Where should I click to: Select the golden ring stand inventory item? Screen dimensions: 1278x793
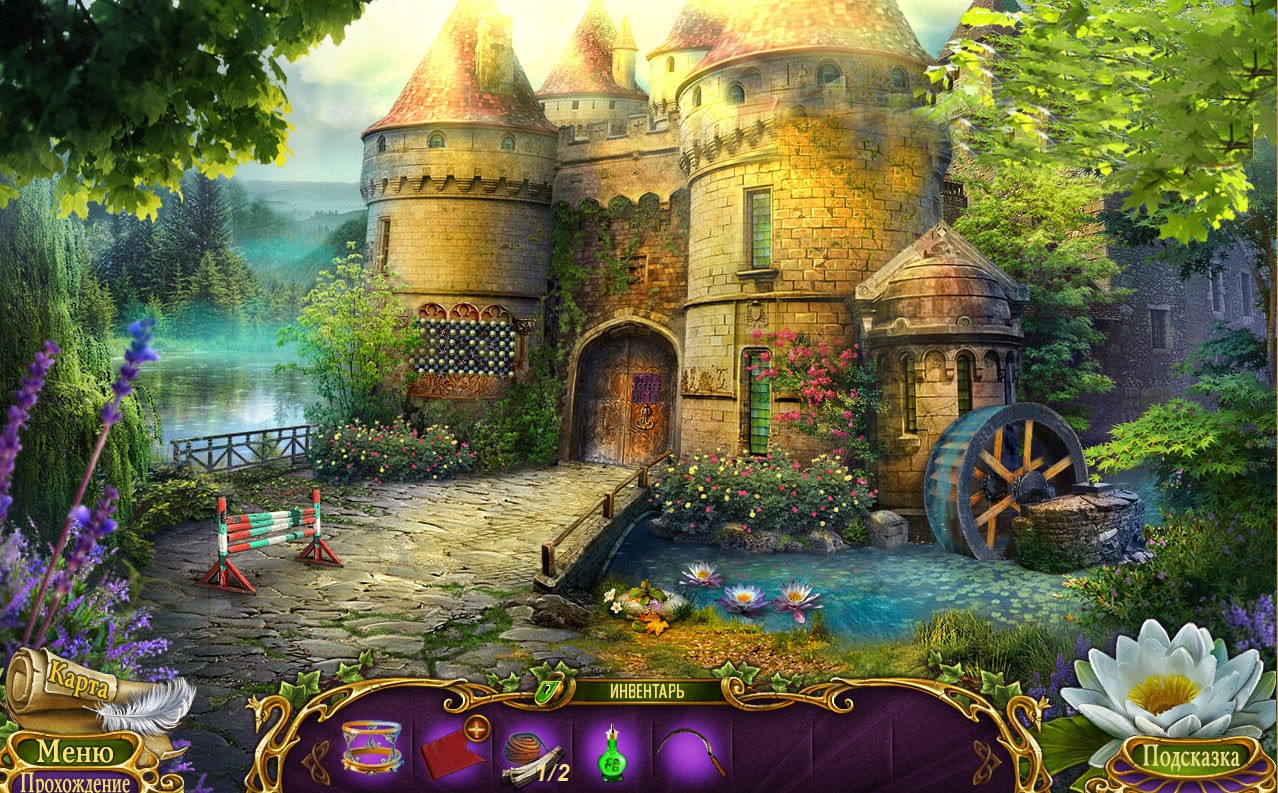coord(371,745)
